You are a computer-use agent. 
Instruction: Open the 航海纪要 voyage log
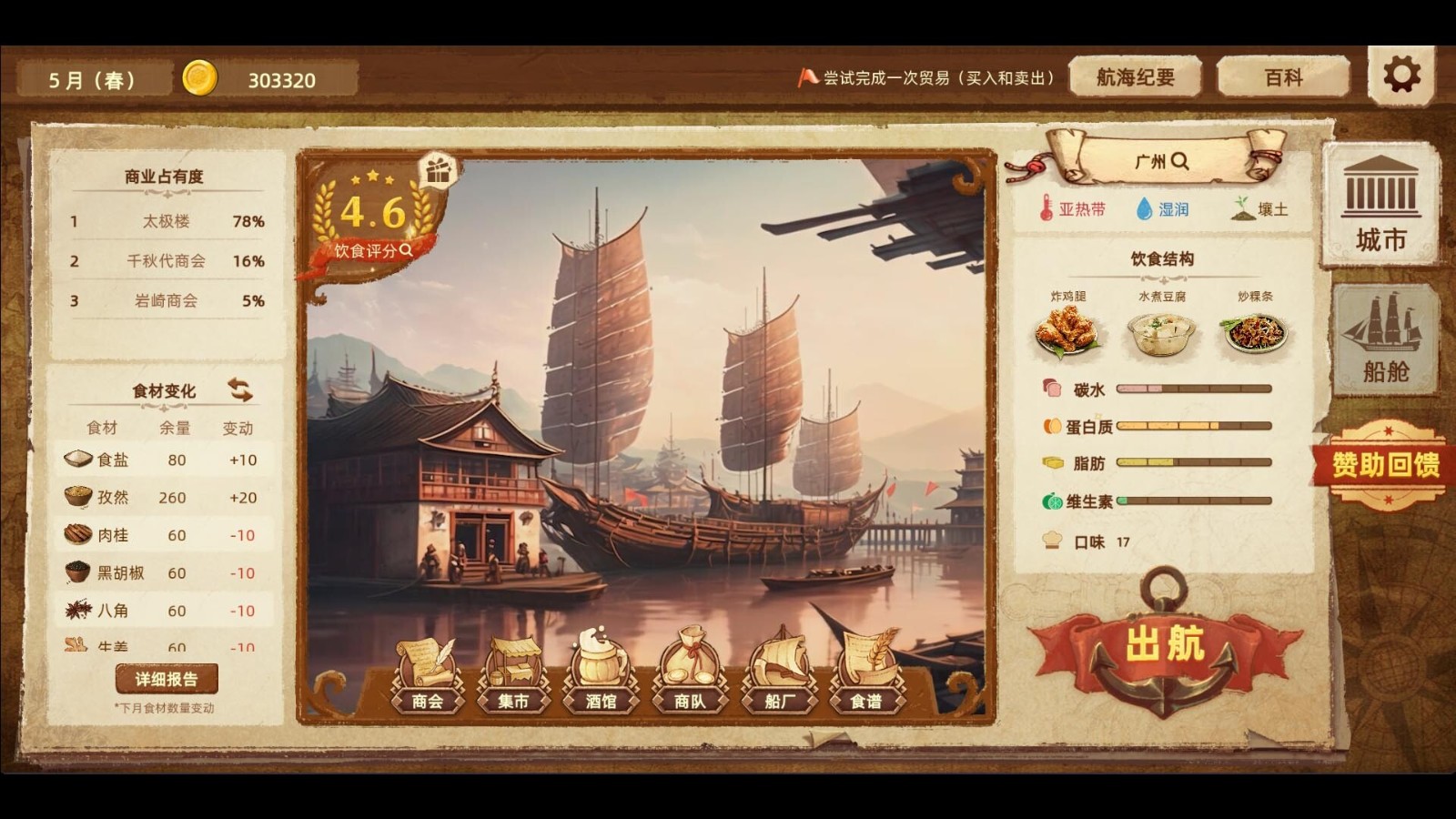click(x=1136, y=77)
